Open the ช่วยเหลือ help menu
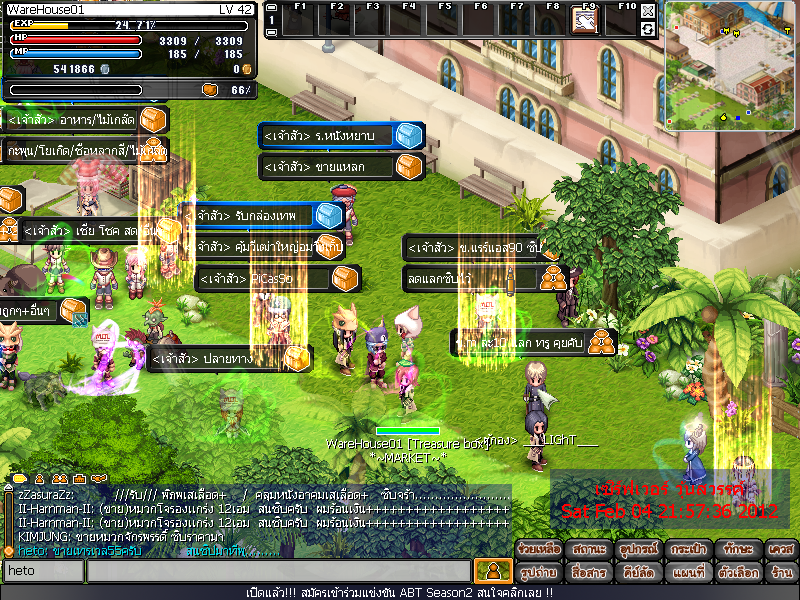 (x=538, y=550)
